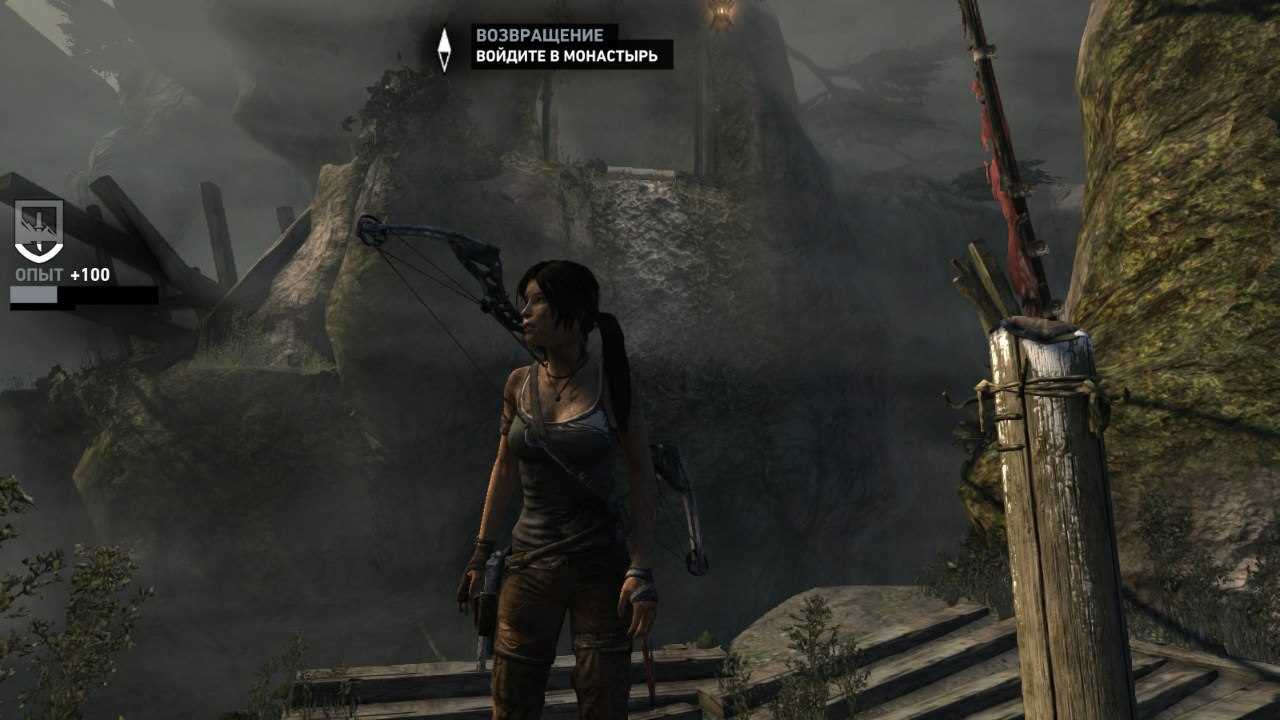Select the dagger emblem inside the XP shield
The width and height of the screenshot is (1280, 720).
coord(37,225)
